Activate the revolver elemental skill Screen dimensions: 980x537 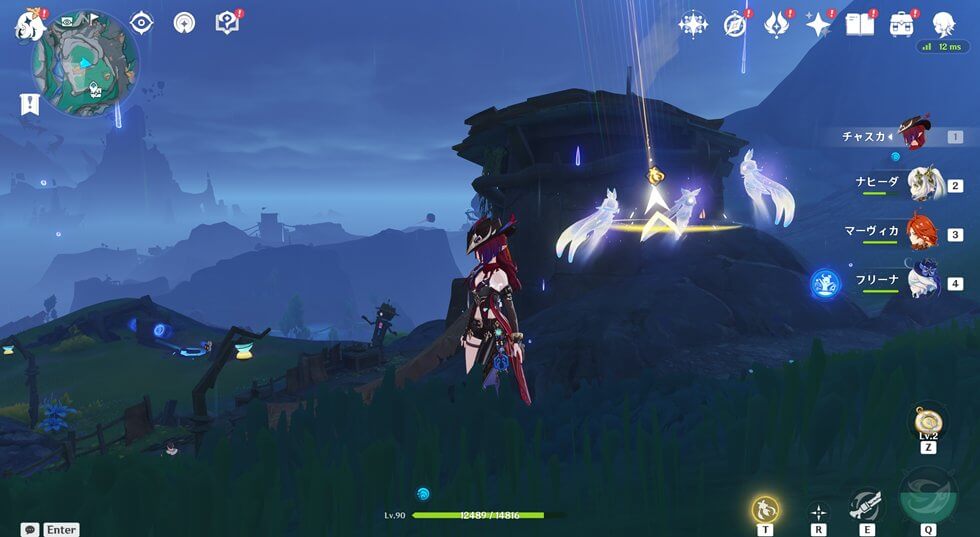click(865, 507)
